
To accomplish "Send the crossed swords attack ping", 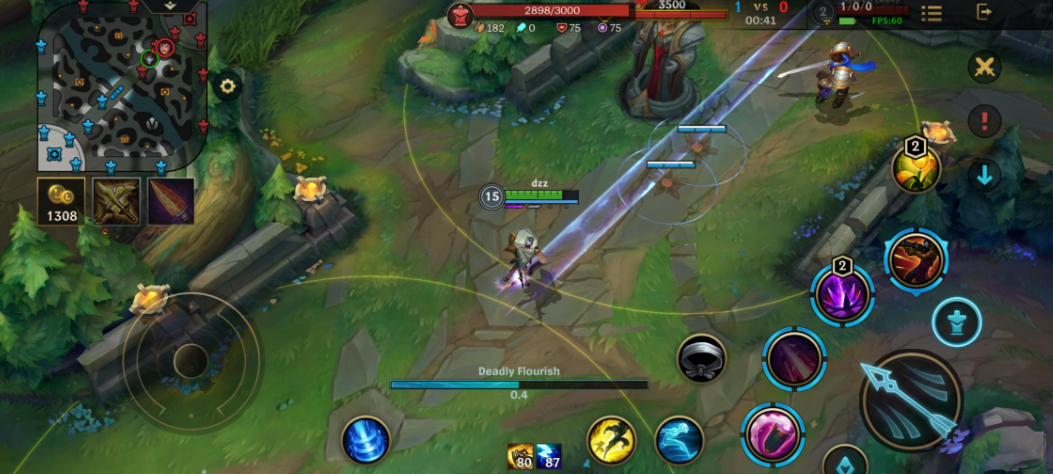I will coord(985,67).
